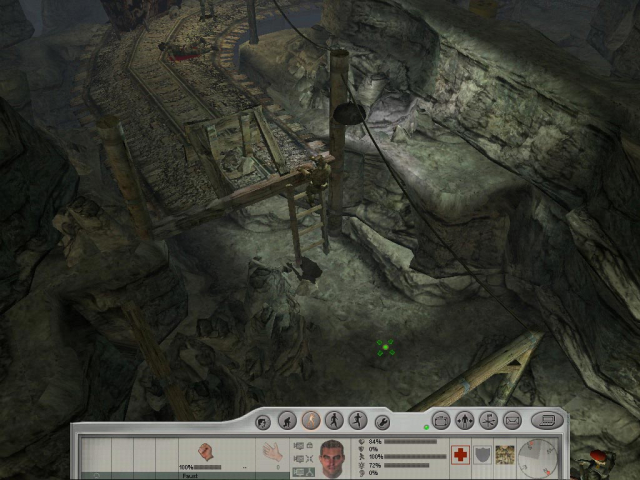Image resolution: width=640 pixels, height=480 pixels.
Task: Select the open hand slot
Action: (270, 453)
